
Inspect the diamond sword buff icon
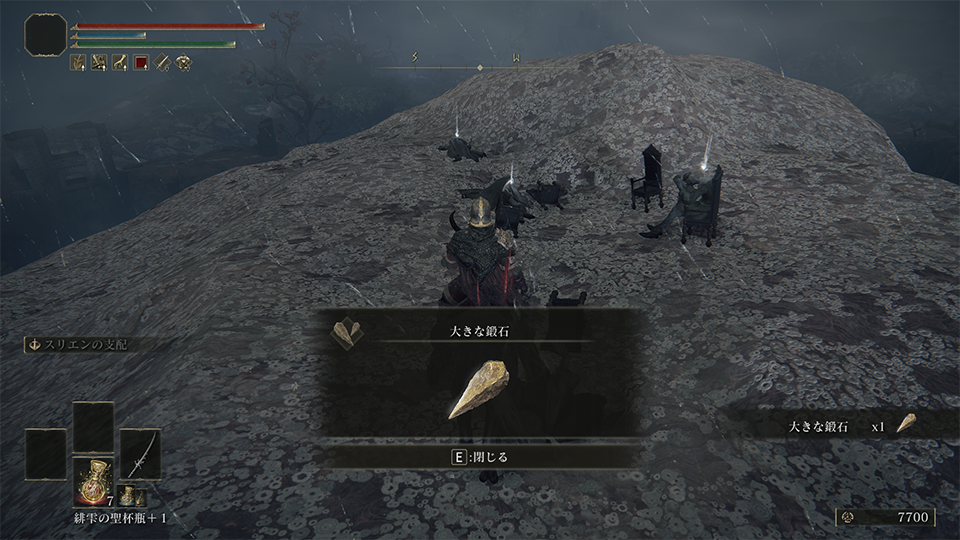point(162,63)
